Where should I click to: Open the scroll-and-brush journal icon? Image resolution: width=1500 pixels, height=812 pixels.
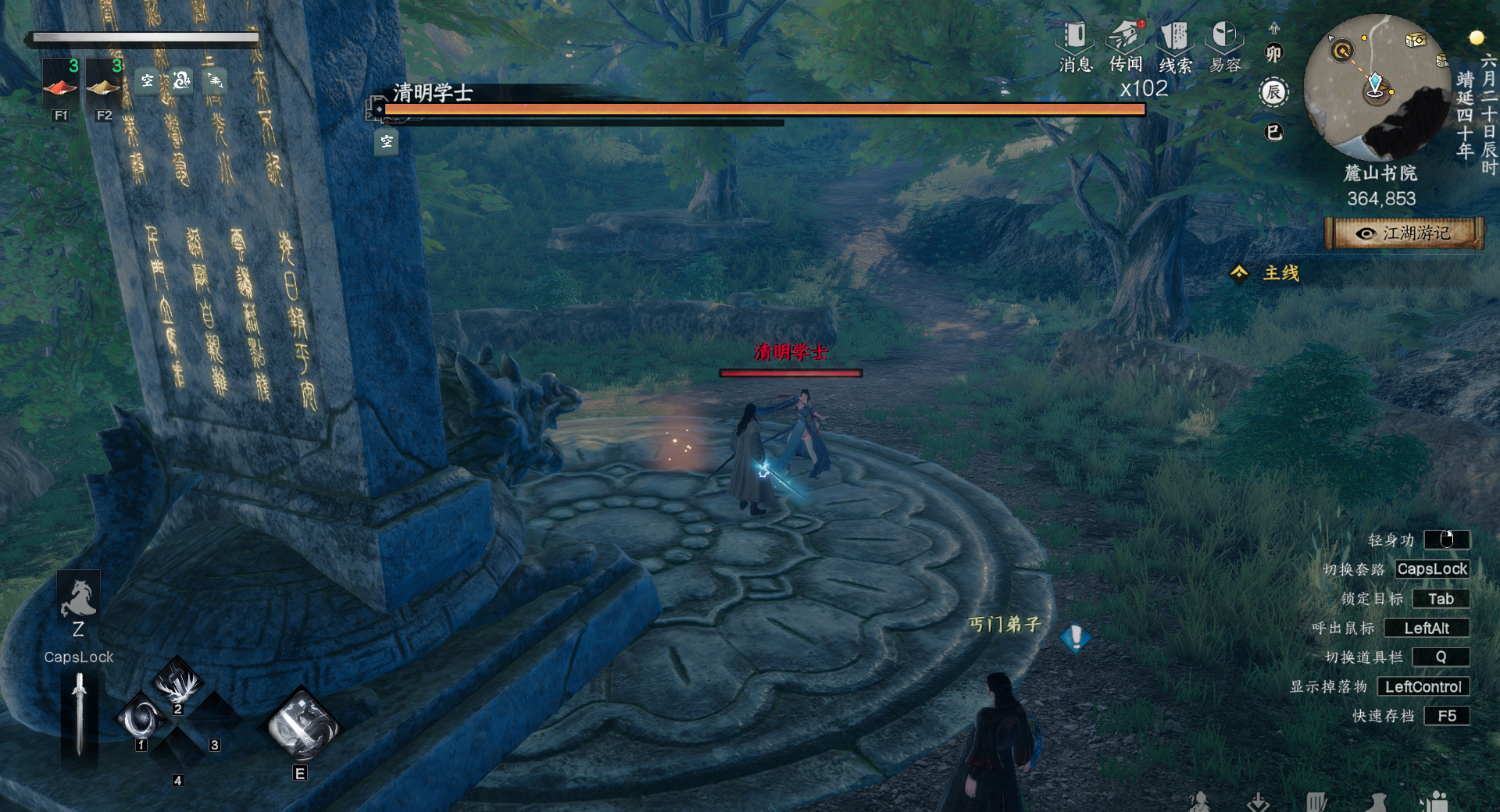pyautogui.click(x=1316, y=802)
